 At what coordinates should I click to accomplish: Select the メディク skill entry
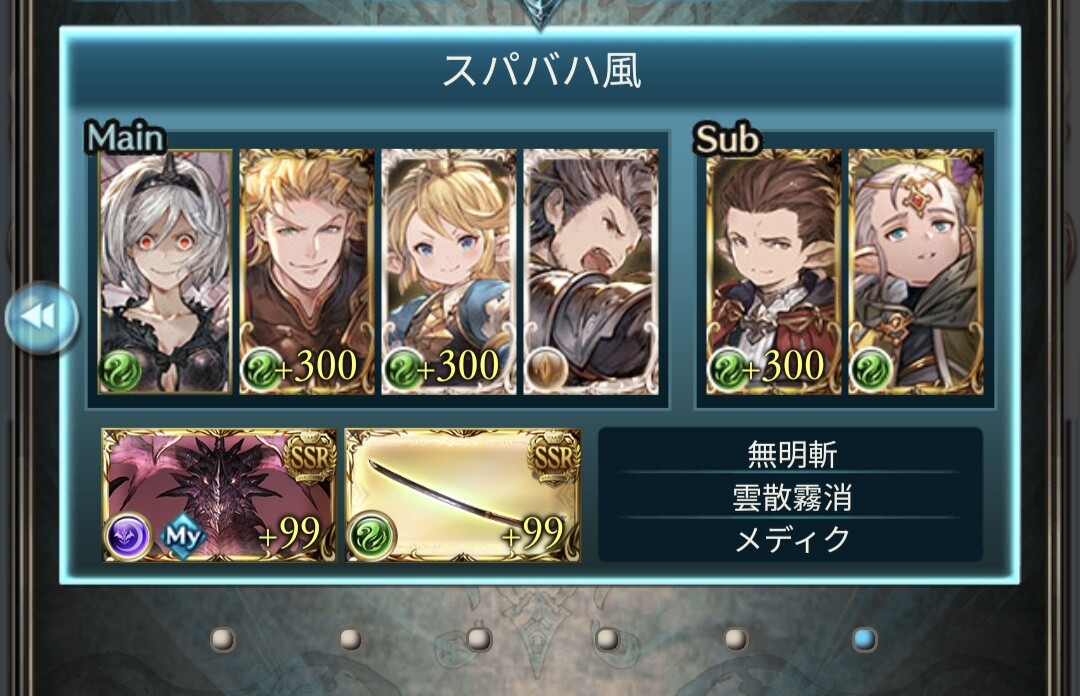[791, 539]
